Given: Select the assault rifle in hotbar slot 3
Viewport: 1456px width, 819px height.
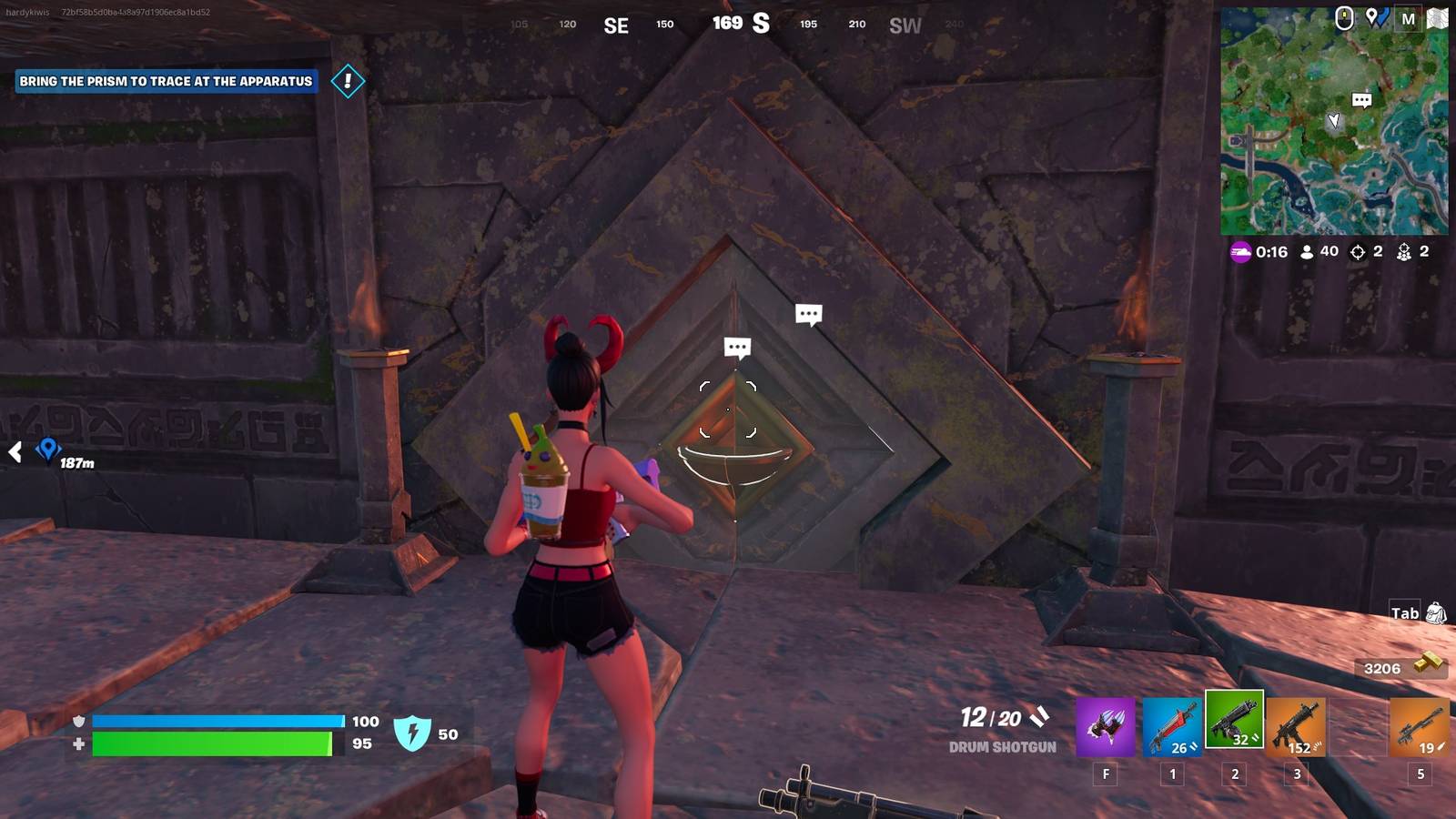Looking at the screenshot, I should (x=1299, y=728).
